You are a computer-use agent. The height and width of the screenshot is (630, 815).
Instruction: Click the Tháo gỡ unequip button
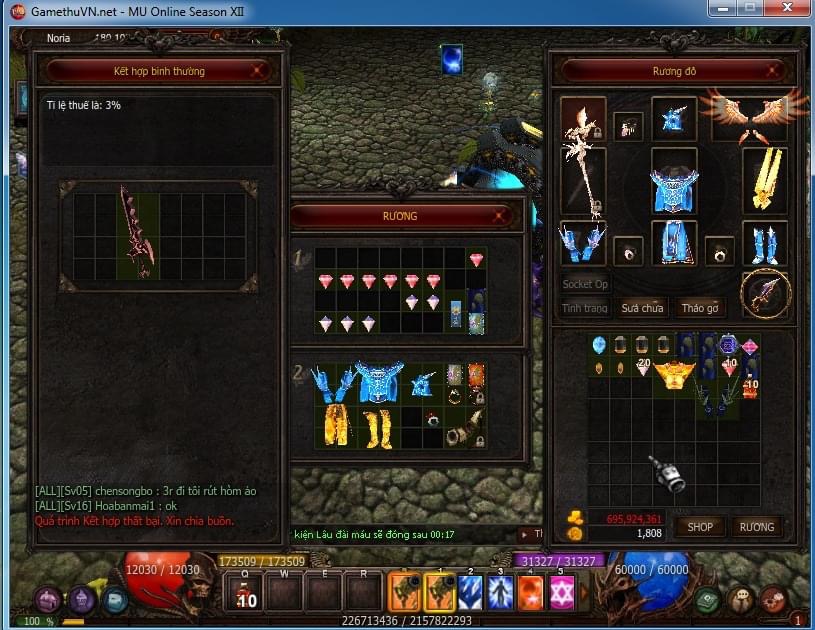[x=699, y=308]
